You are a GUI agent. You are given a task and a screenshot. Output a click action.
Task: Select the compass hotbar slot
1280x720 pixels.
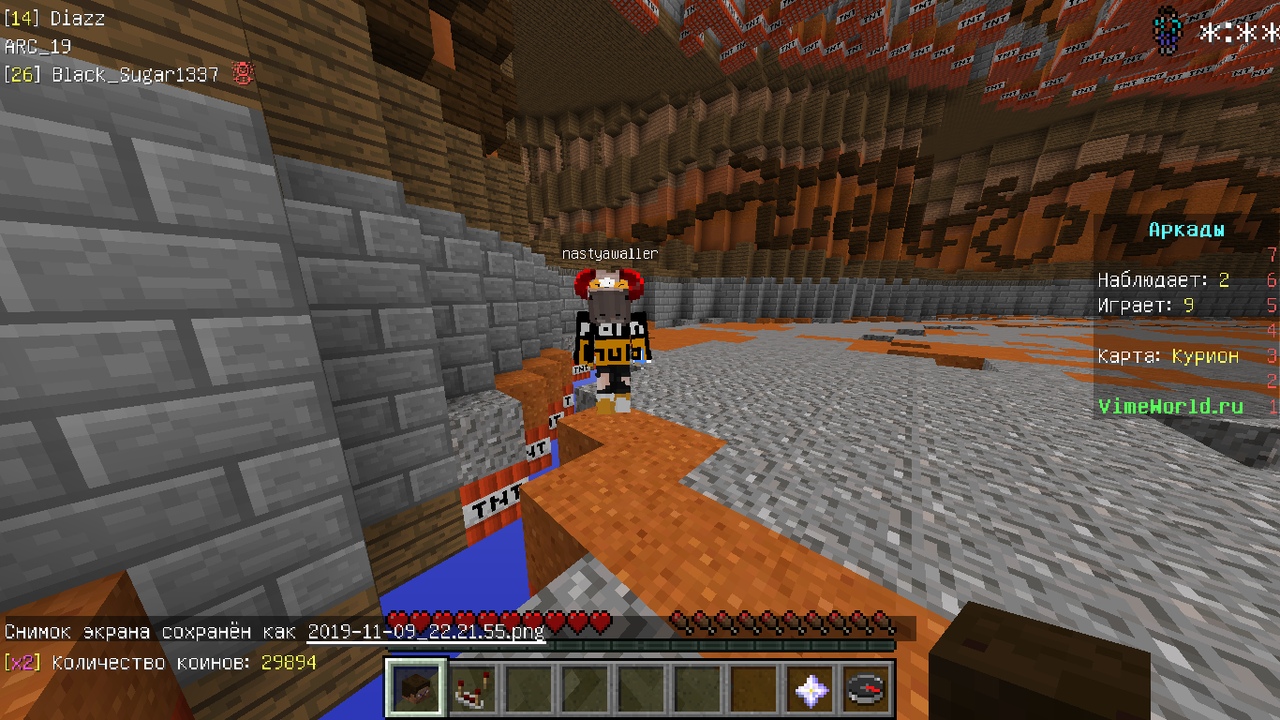pyautogui.click(x=865, y=688)
